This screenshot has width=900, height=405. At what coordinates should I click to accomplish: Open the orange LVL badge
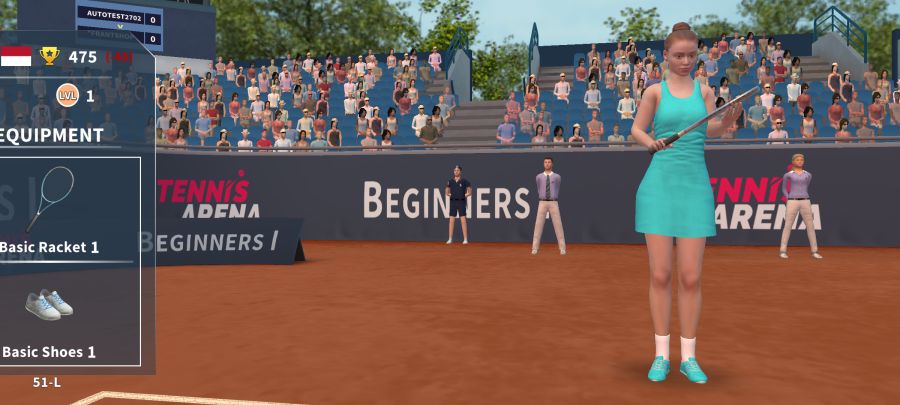point(67,95)
